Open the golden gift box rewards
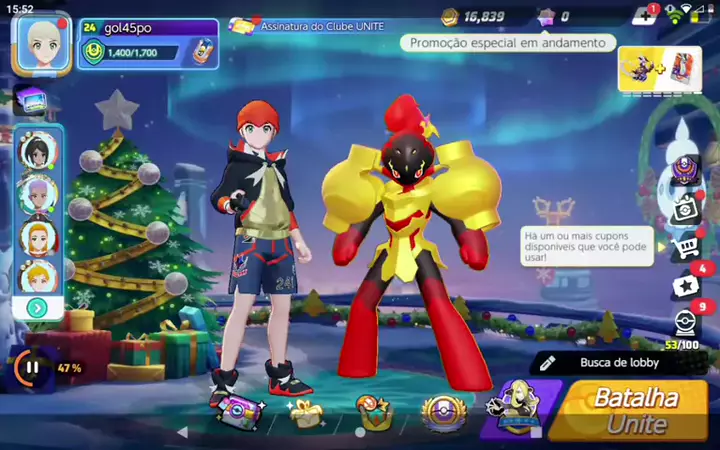The height and width of the screenshot is (450, 720). point(304,411)
